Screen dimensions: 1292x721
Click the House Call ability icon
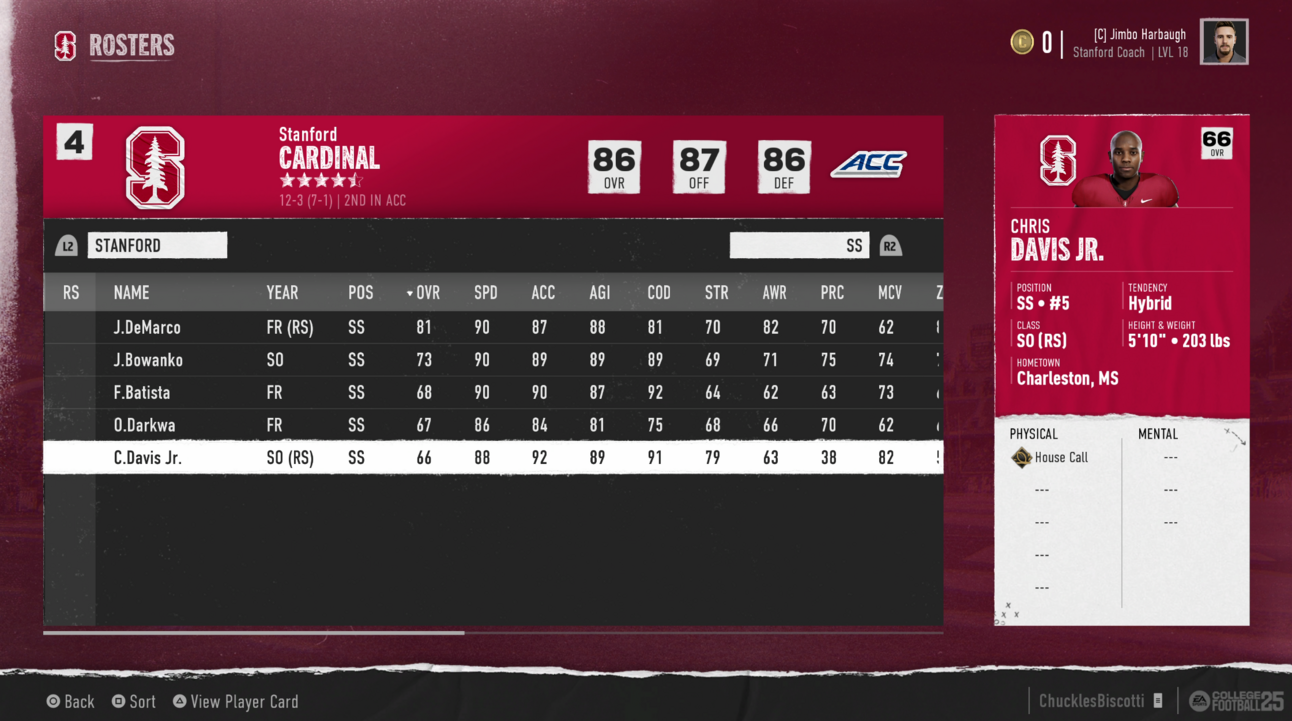(x=1021, y=458)
